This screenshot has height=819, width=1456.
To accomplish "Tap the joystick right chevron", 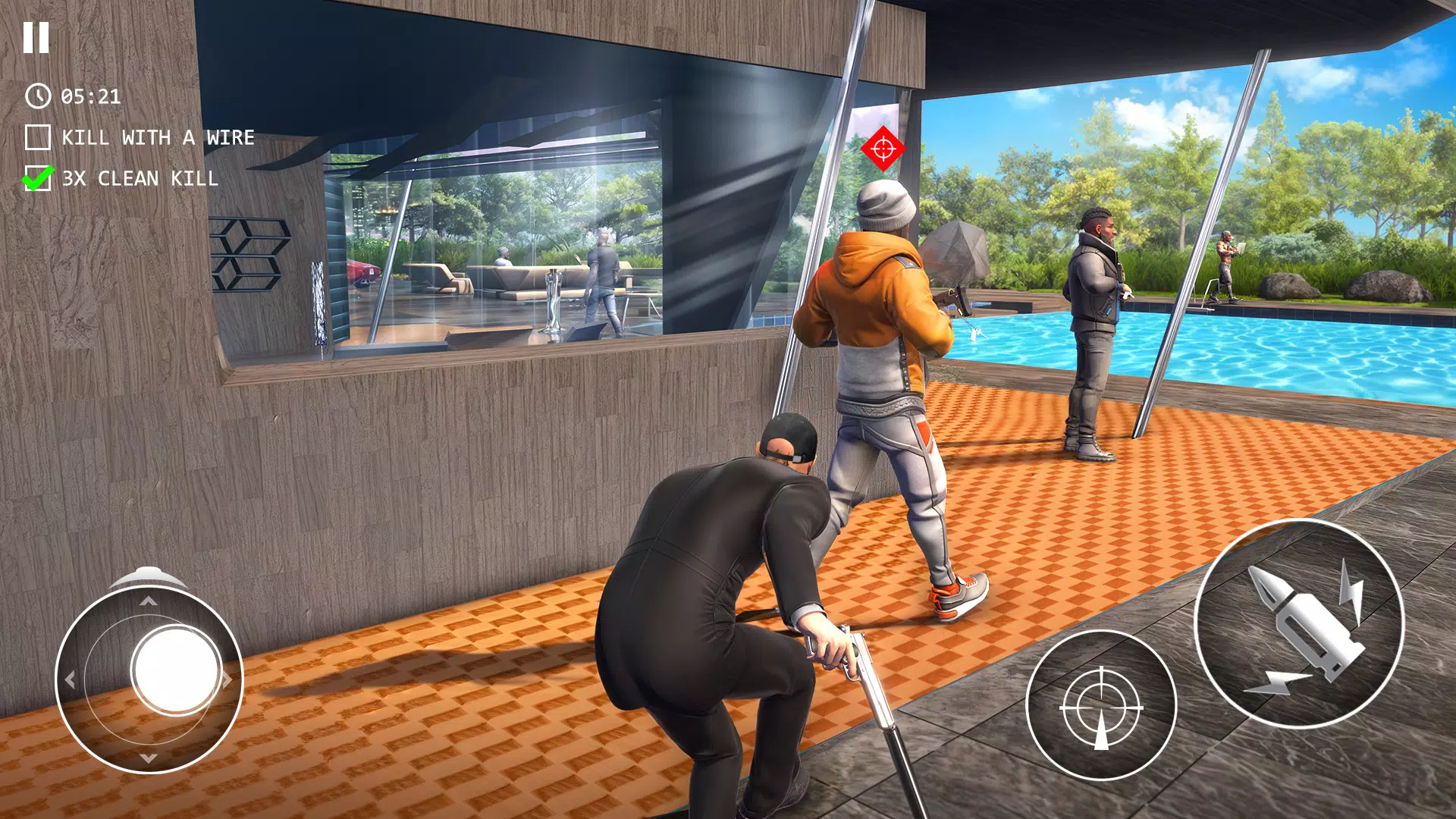I will click(227, 679).
